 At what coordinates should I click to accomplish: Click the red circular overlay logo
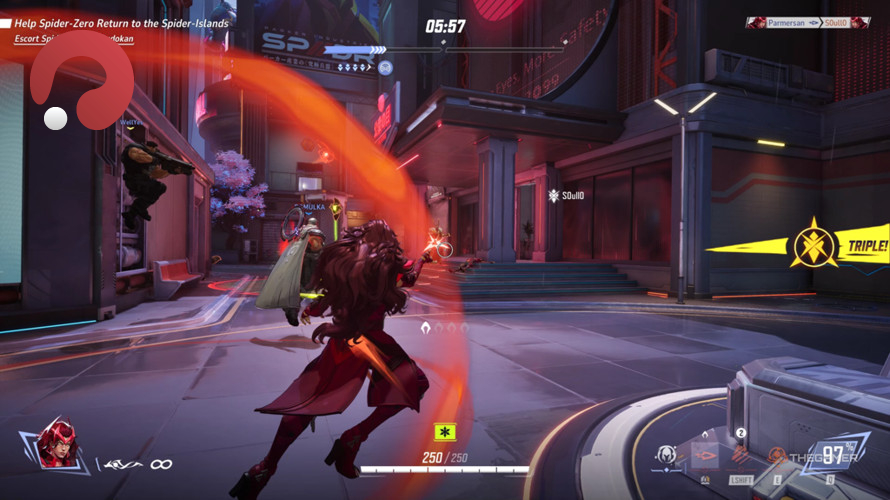pos(80,85)
